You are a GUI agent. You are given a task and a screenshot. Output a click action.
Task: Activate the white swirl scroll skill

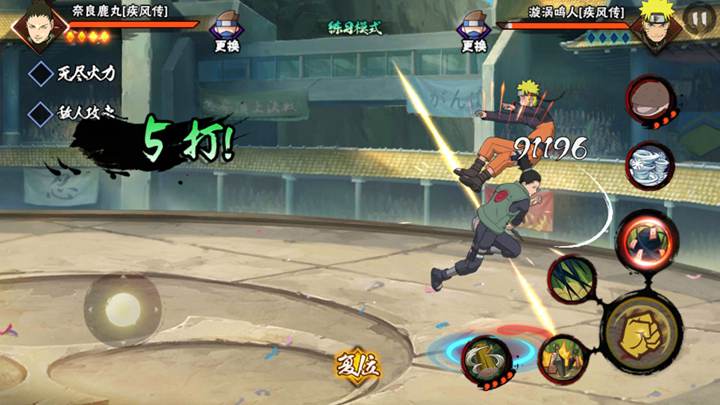pos(650,165)
